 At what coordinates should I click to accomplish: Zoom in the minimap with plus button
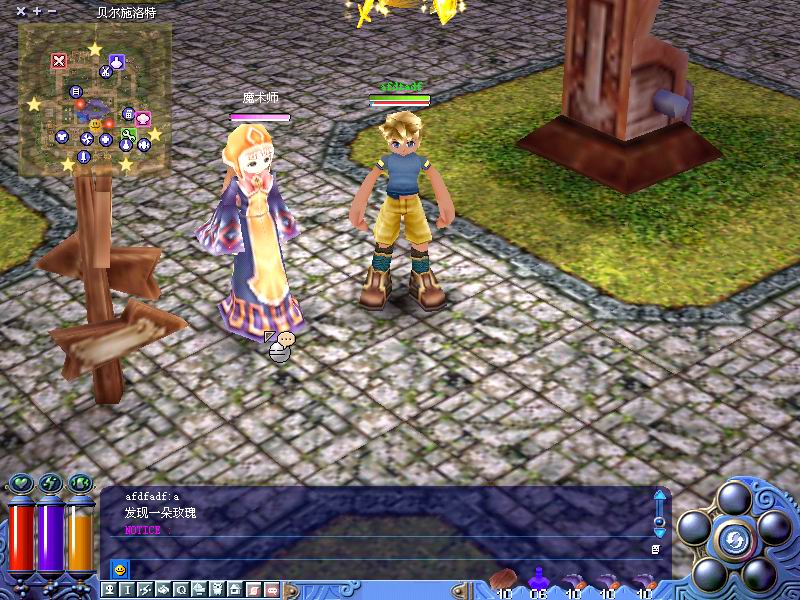[x=37, y=12]
